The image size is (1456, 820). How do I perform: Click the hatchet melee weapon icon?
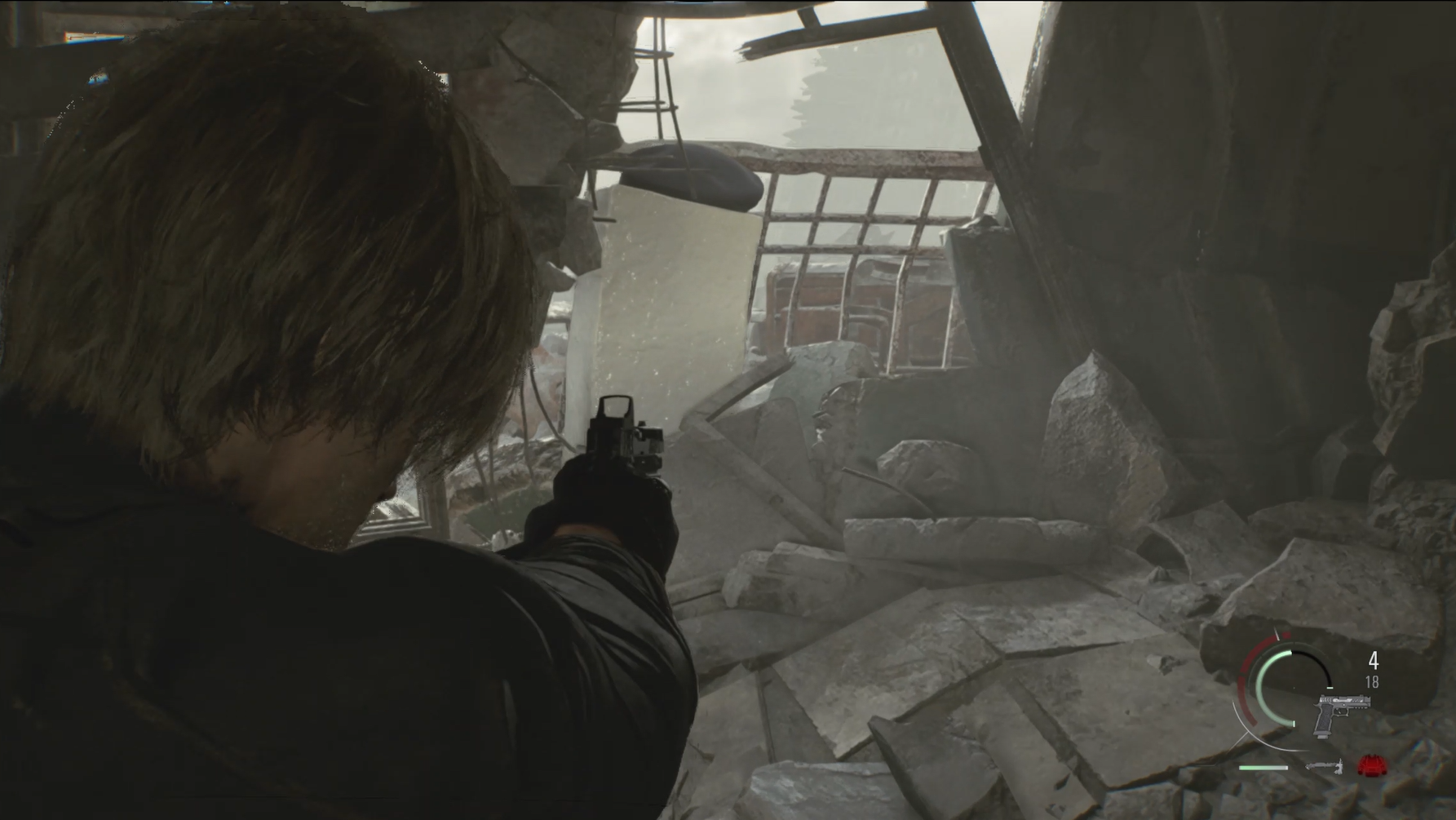pos(1324,766)
